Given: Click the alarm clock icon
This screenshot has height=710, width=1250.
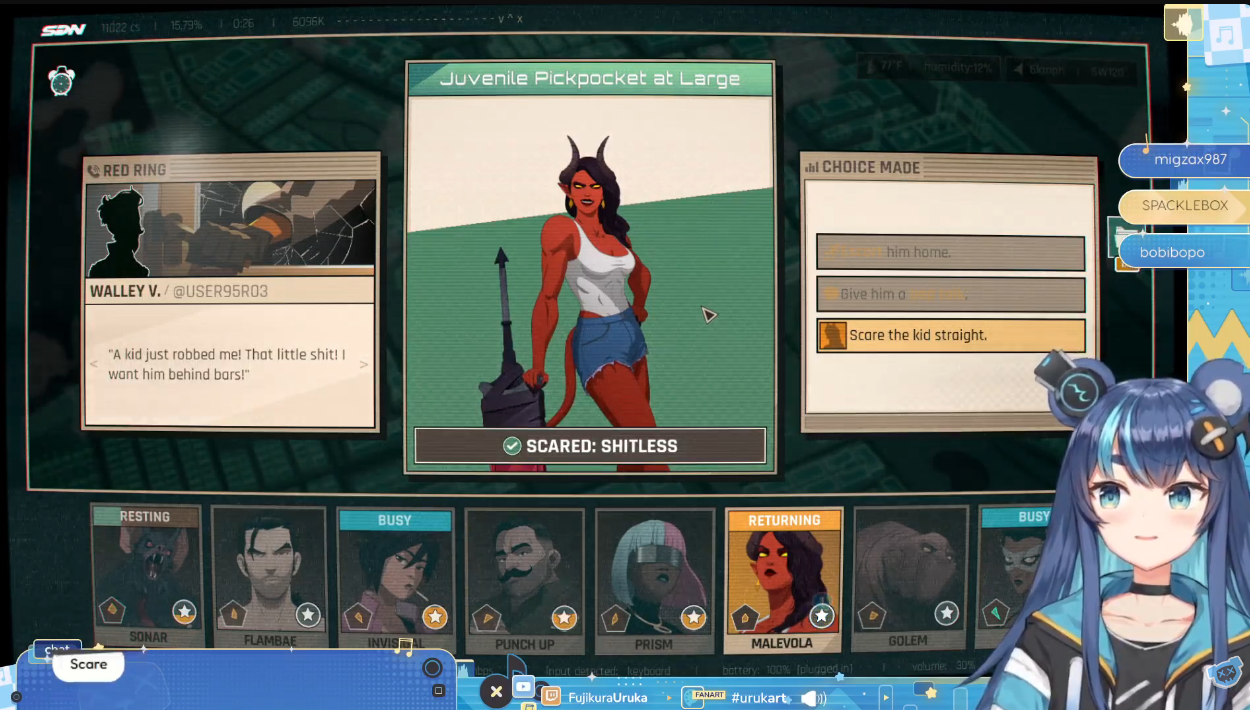Looking at the screenshot, I should 62,81.
